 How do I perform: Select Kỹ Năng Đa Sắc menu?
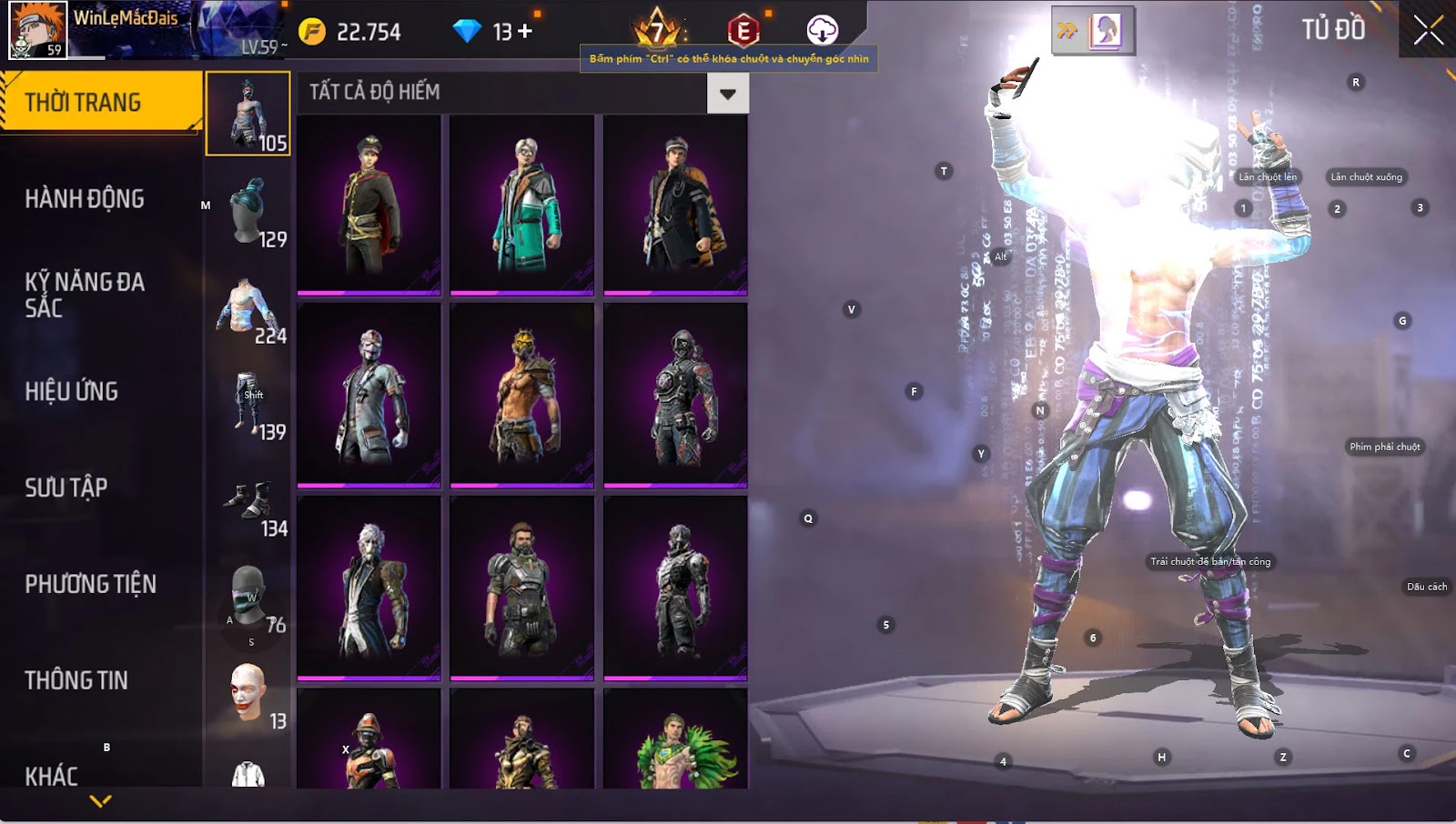[x=85, y=294]
